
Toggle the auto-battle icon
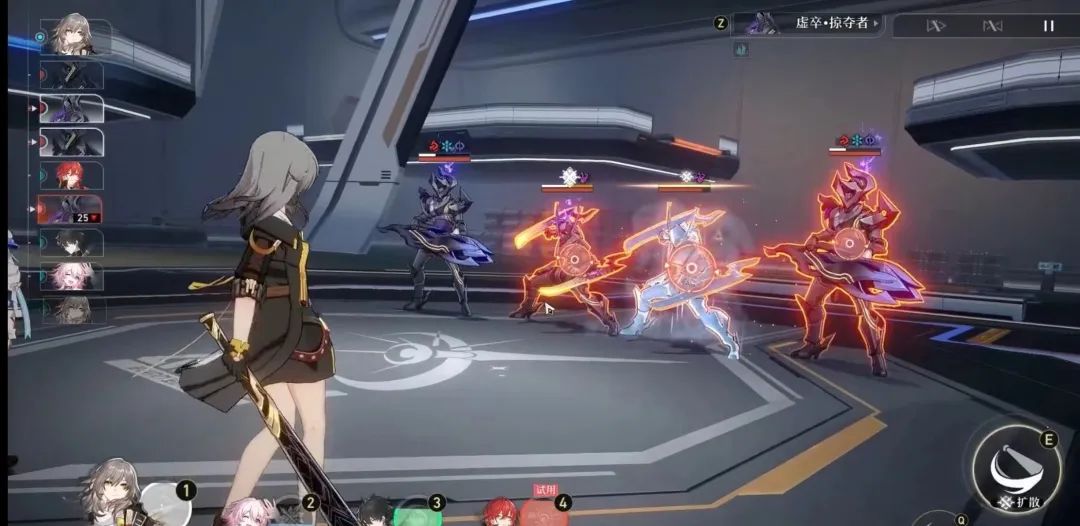click(992, 26)
